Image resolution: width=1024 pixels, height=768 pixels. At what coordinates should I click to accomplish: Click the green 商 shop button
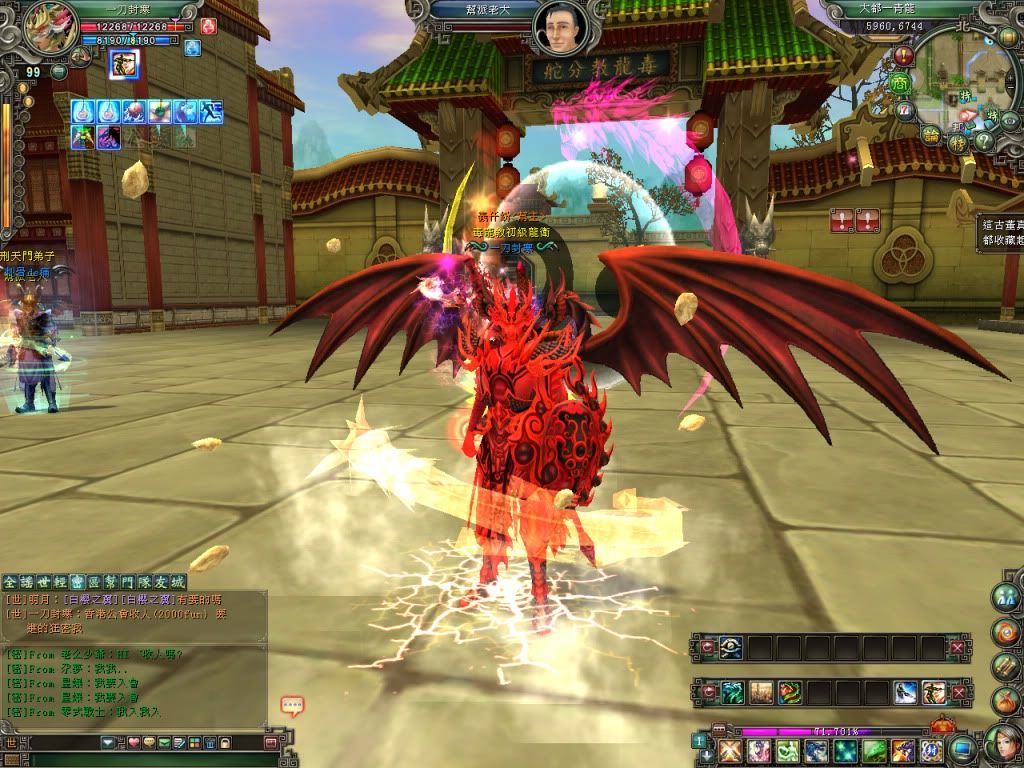pos(902,83)
